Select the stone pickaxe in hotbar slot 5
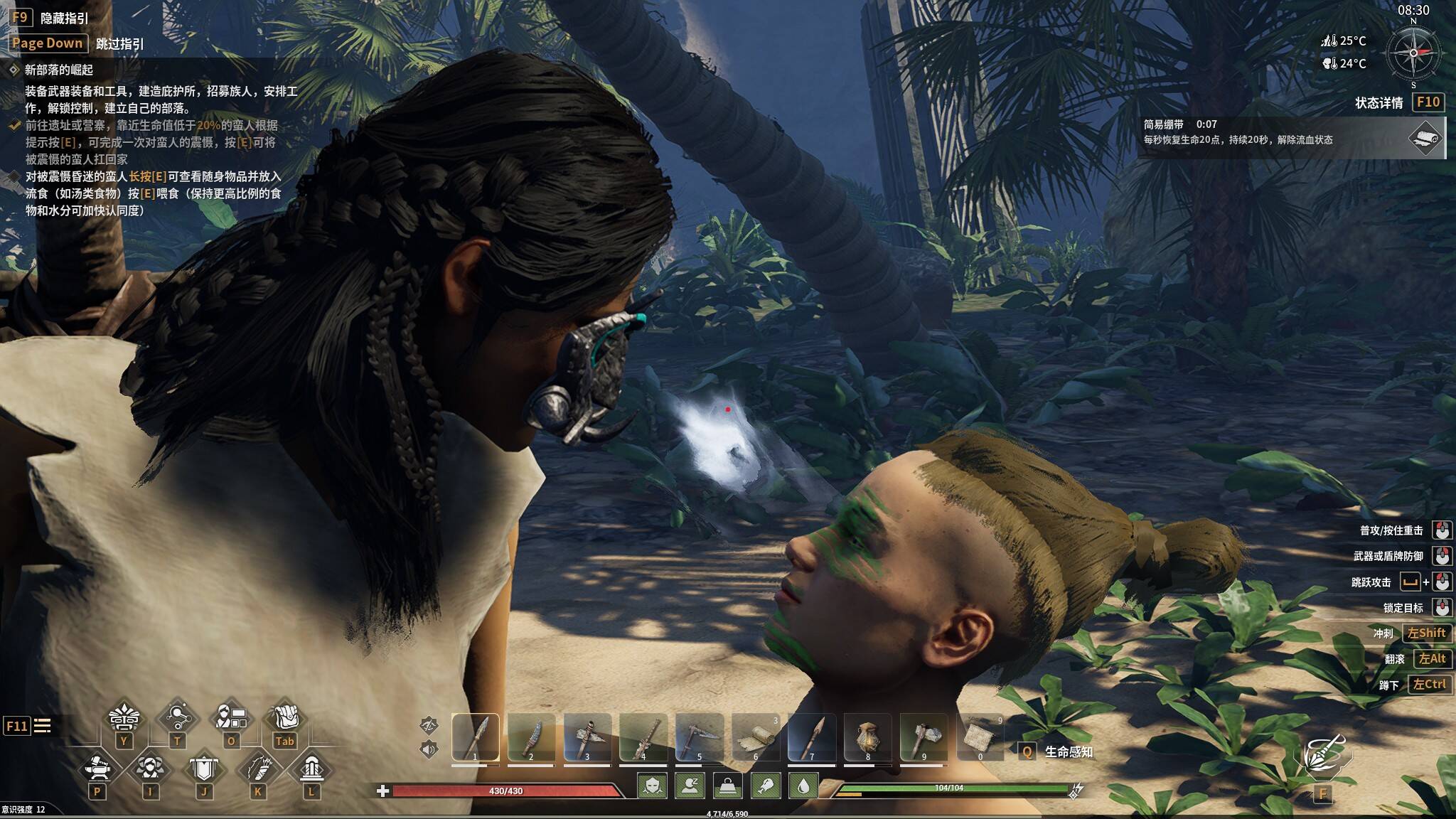 point(700,738)
